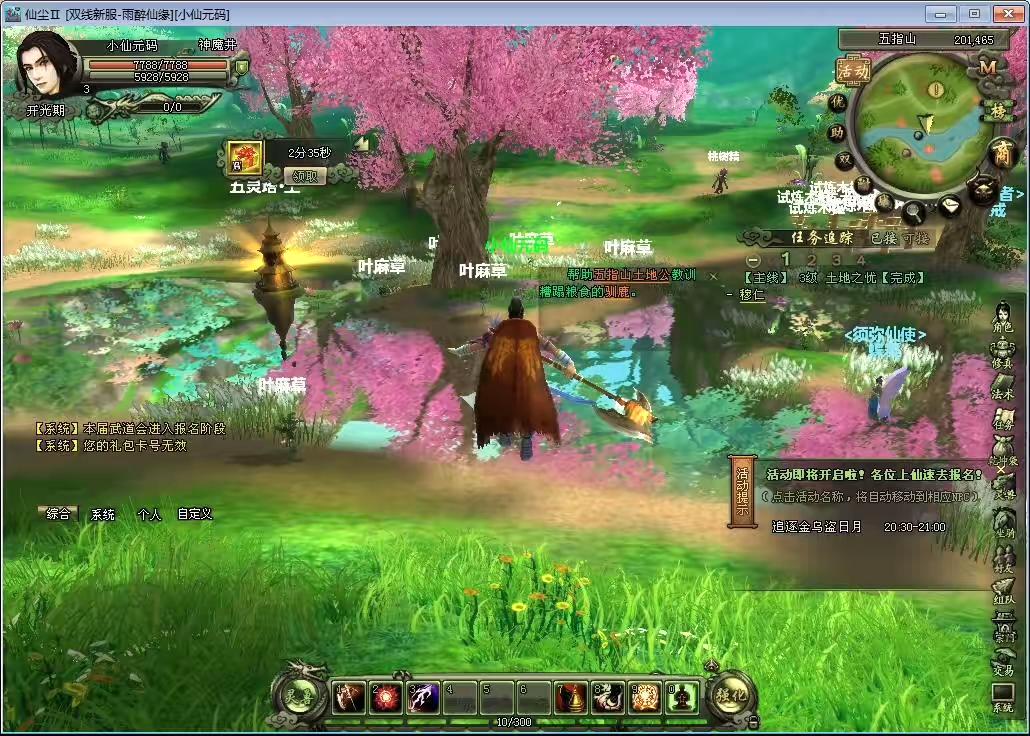Open the 榜 rankings scroll
Image resolution: width=1030 pixels, height=736 pixels.
(996, 111)
